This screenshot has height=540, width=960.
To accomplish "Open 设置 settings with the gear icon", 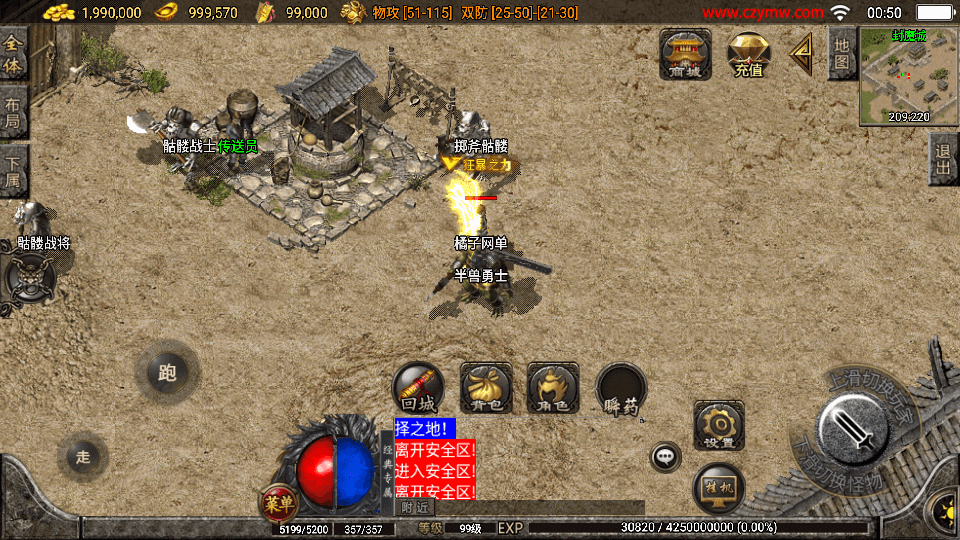I will 718,426.
